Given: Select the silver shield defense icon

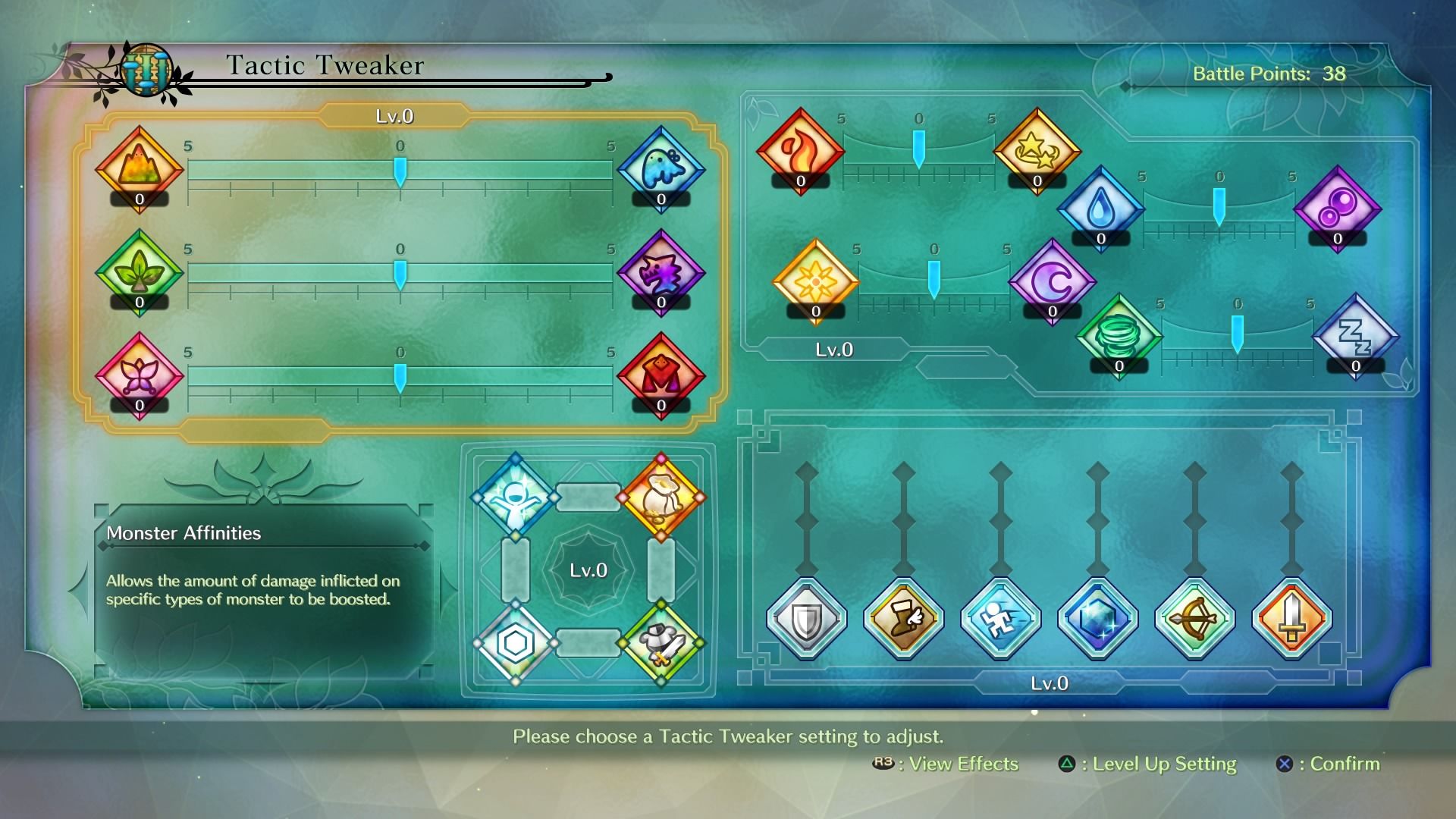Looking at the screenshot, I should pos(806,617).
